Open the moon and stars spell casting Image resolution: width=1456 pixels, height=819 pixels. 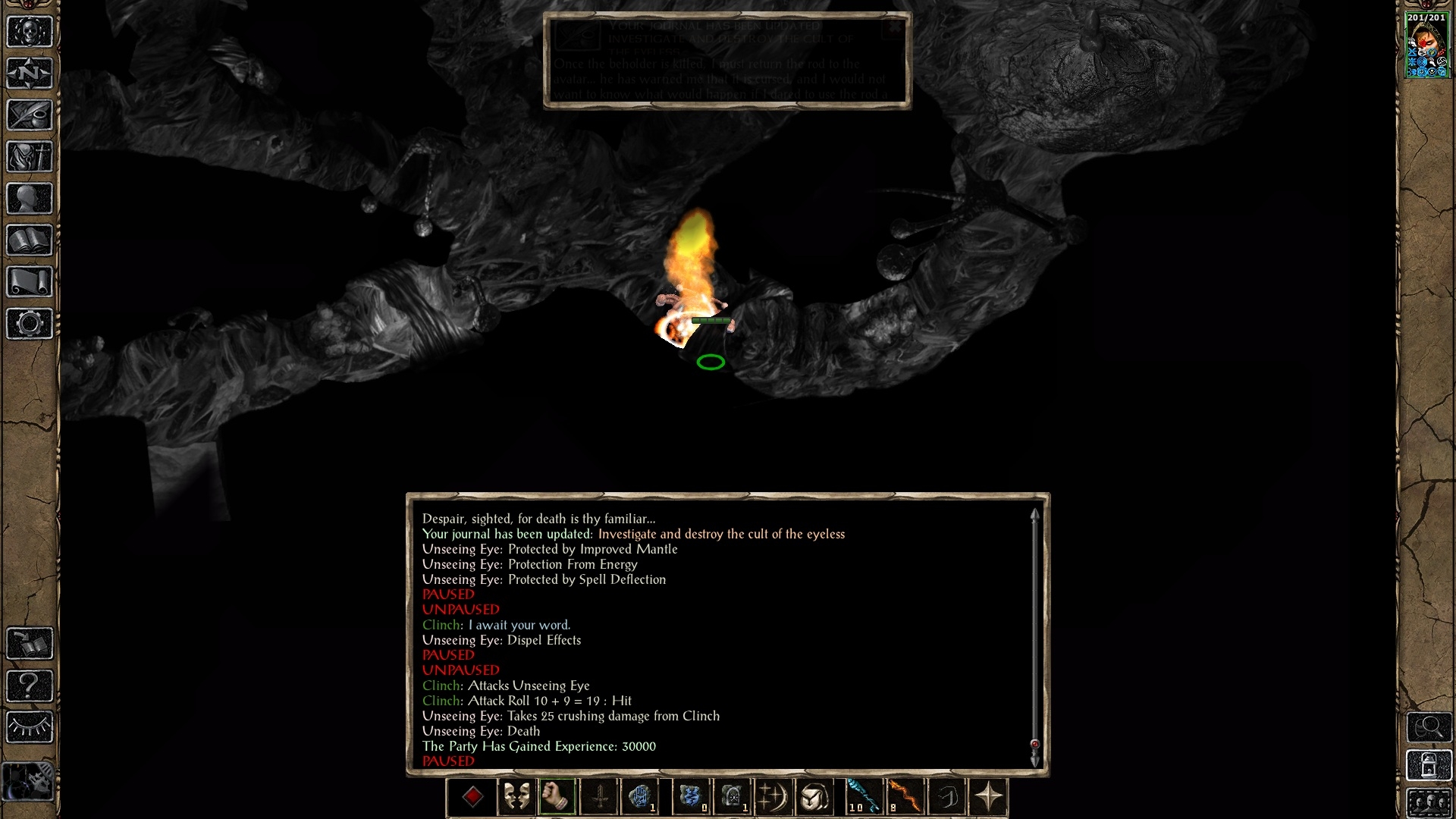[x=773, y=797]
